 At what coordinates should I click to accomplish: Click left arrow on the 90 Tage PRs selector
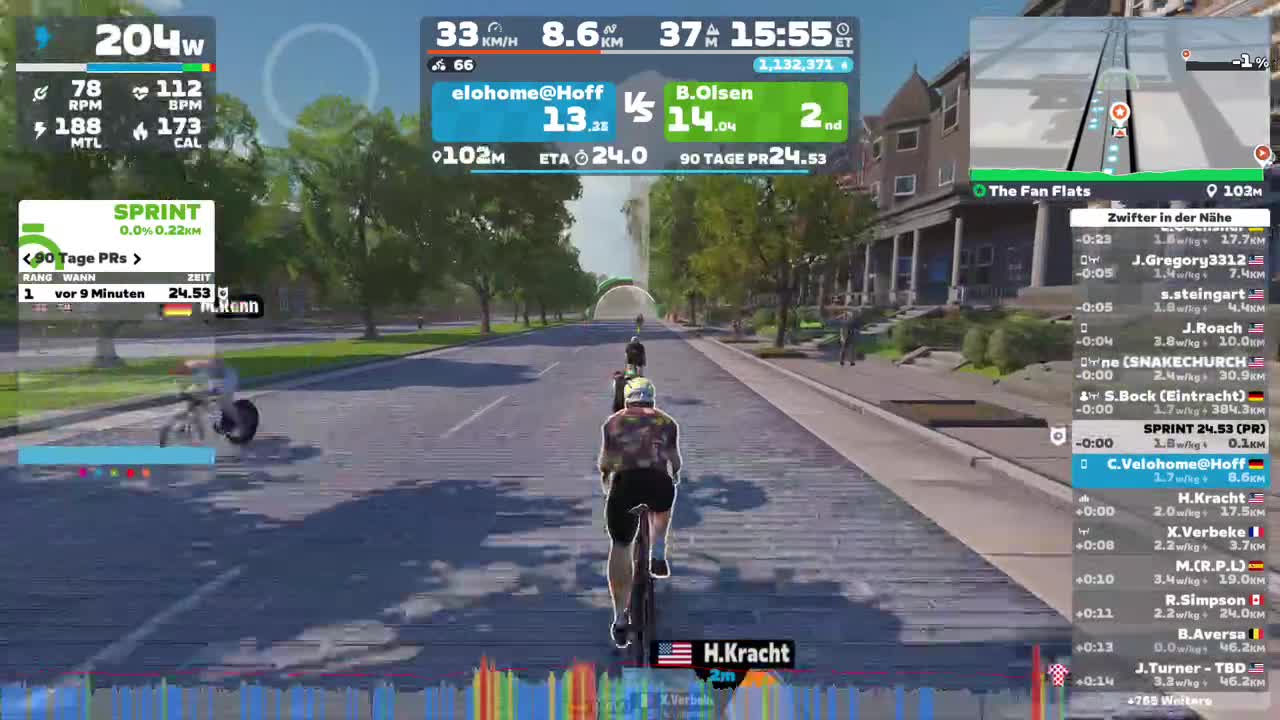[x=27, y=258]
